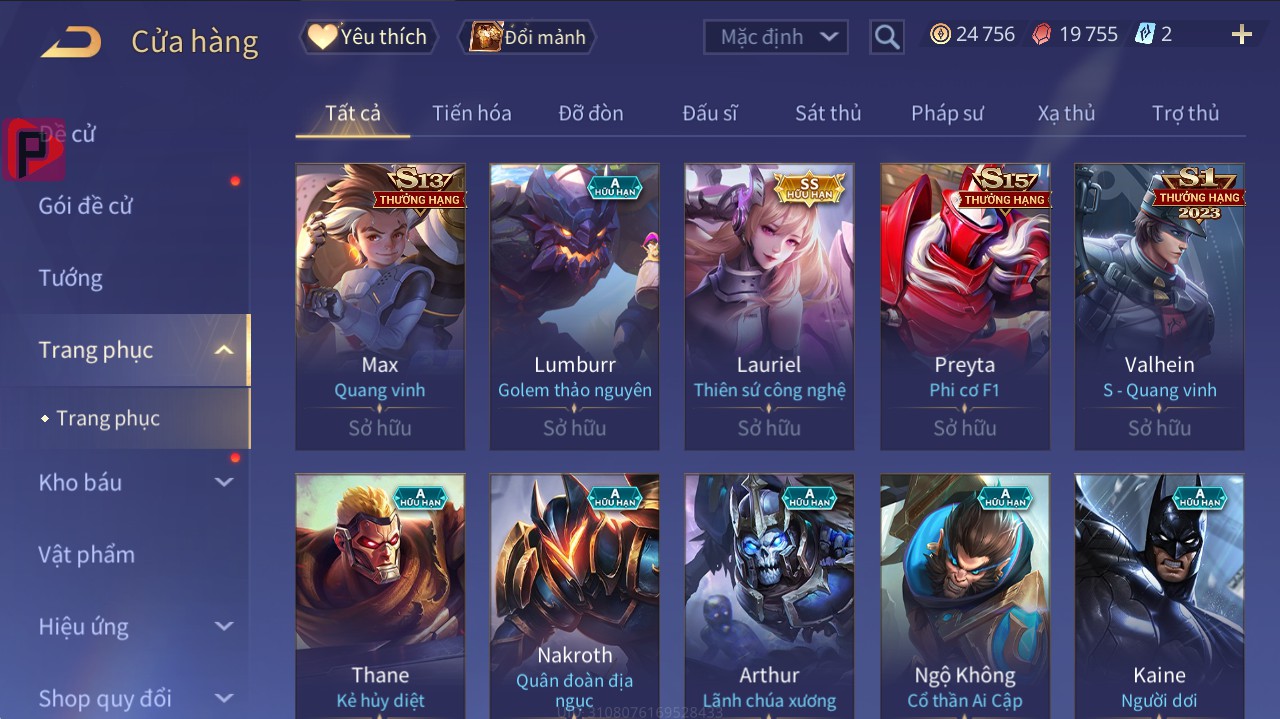
Task: Select the Max Quang vinh skin card
Action: pyautogui.click(x=380, y=306)
